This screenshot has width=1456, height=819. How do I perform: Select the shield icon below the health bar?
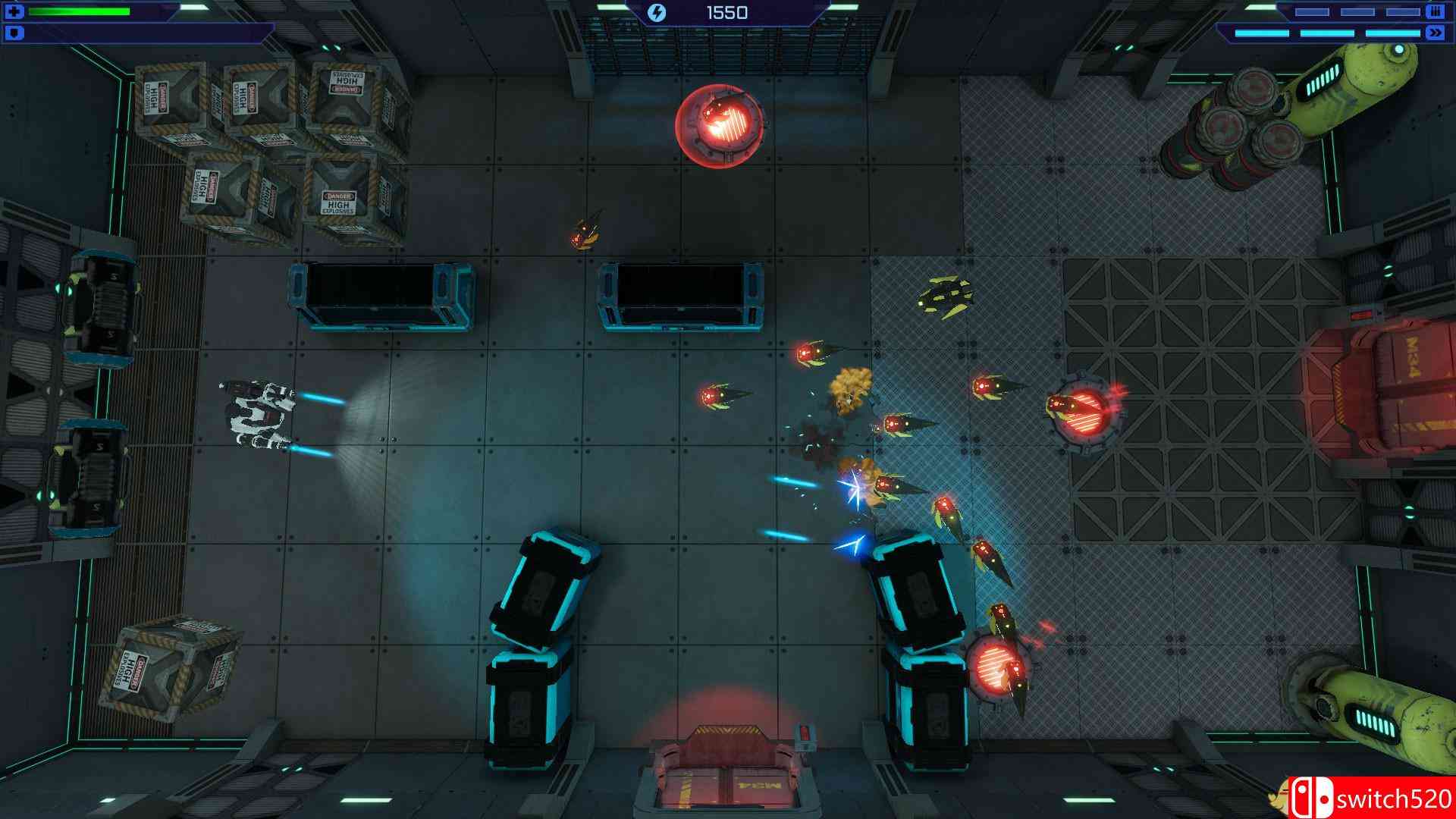pyautogui.click(x=13, y=33)
